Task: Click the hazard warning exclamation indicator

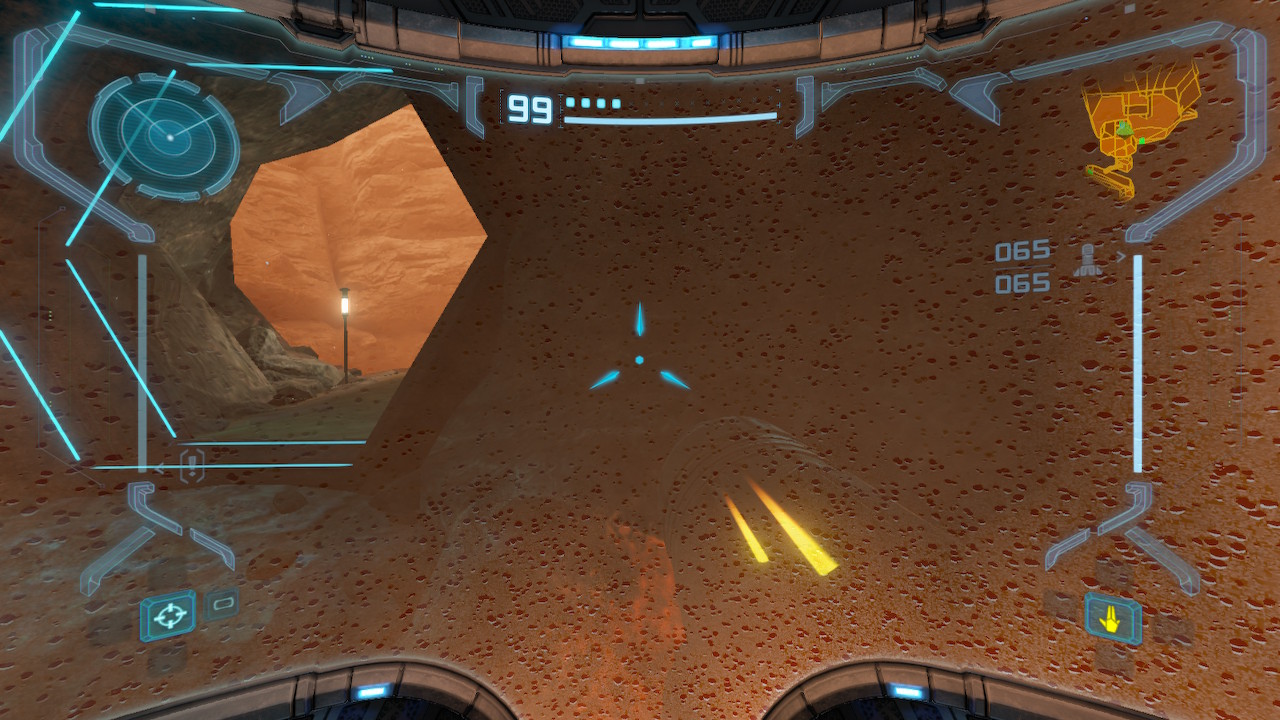Action: pos(192,465)
